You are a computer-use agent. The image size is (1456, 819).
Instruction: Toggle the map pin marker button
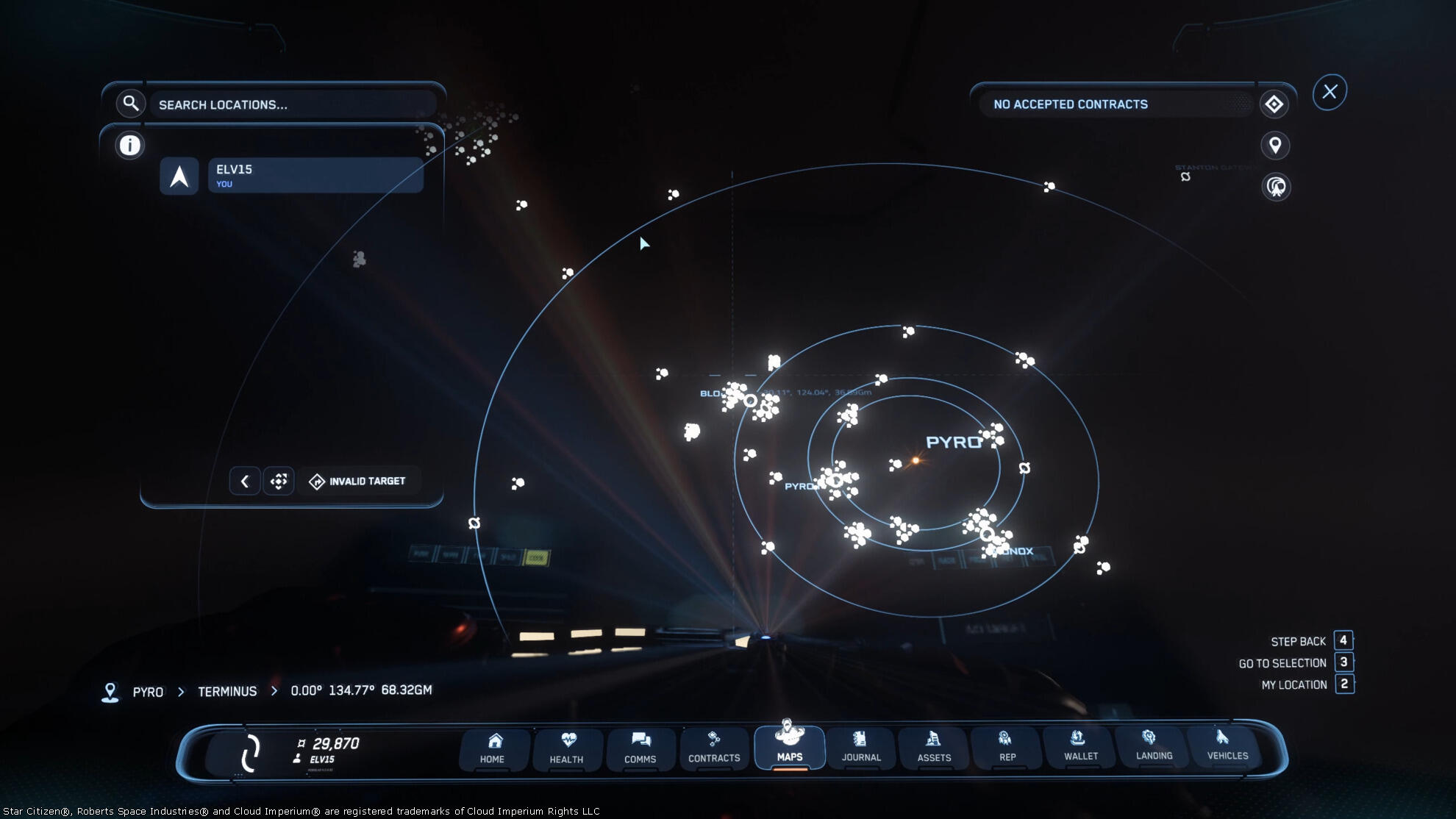(1275, 146)
